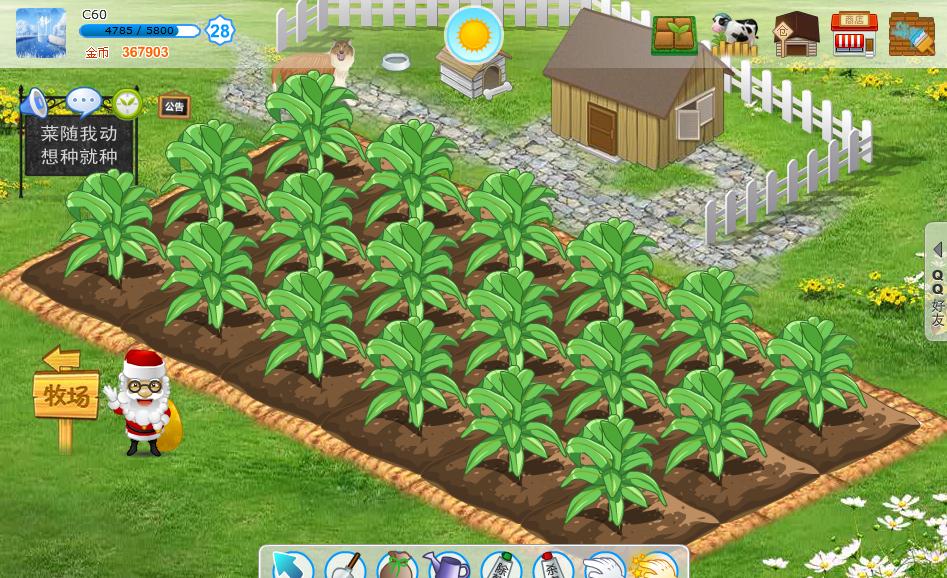Open the brick wall decoration icon
This screenshot has width=947, height=578.
pyautogui.click(x=911, y=35)
